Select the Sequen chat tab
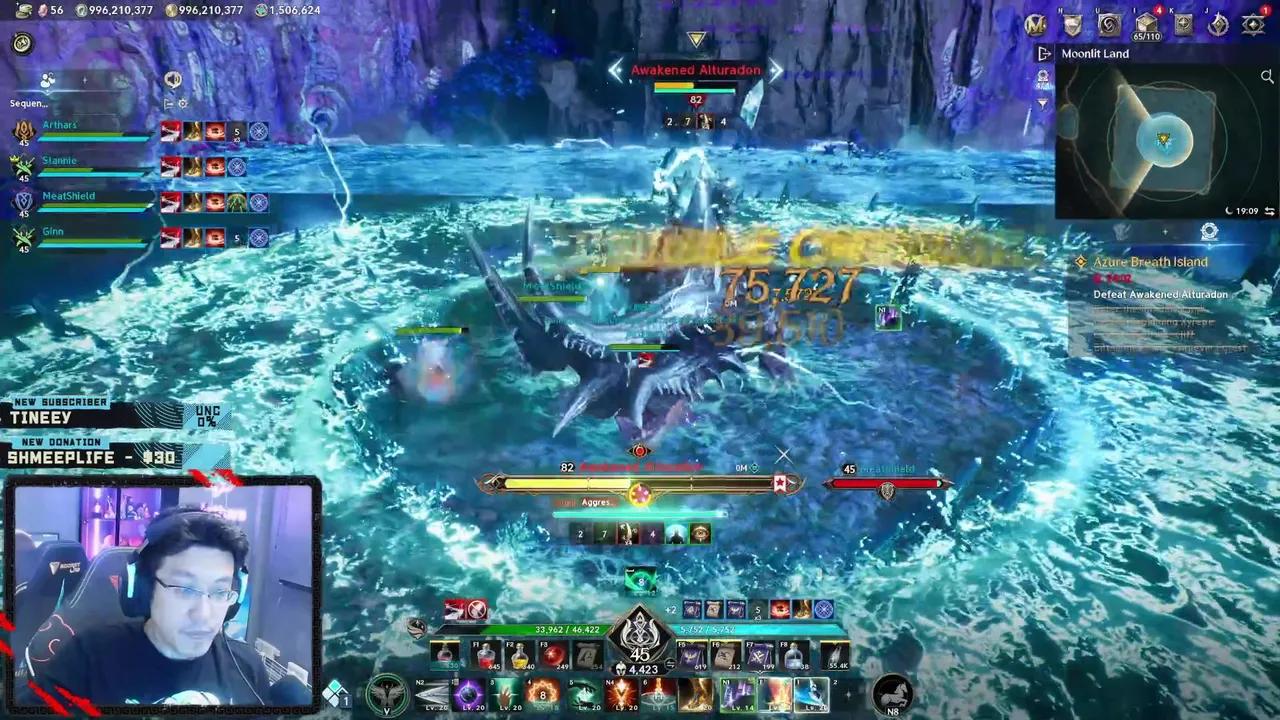Image resolution: width=1280 pixels, height=720 pixels. pyautogui.click(x=27, y=103)
